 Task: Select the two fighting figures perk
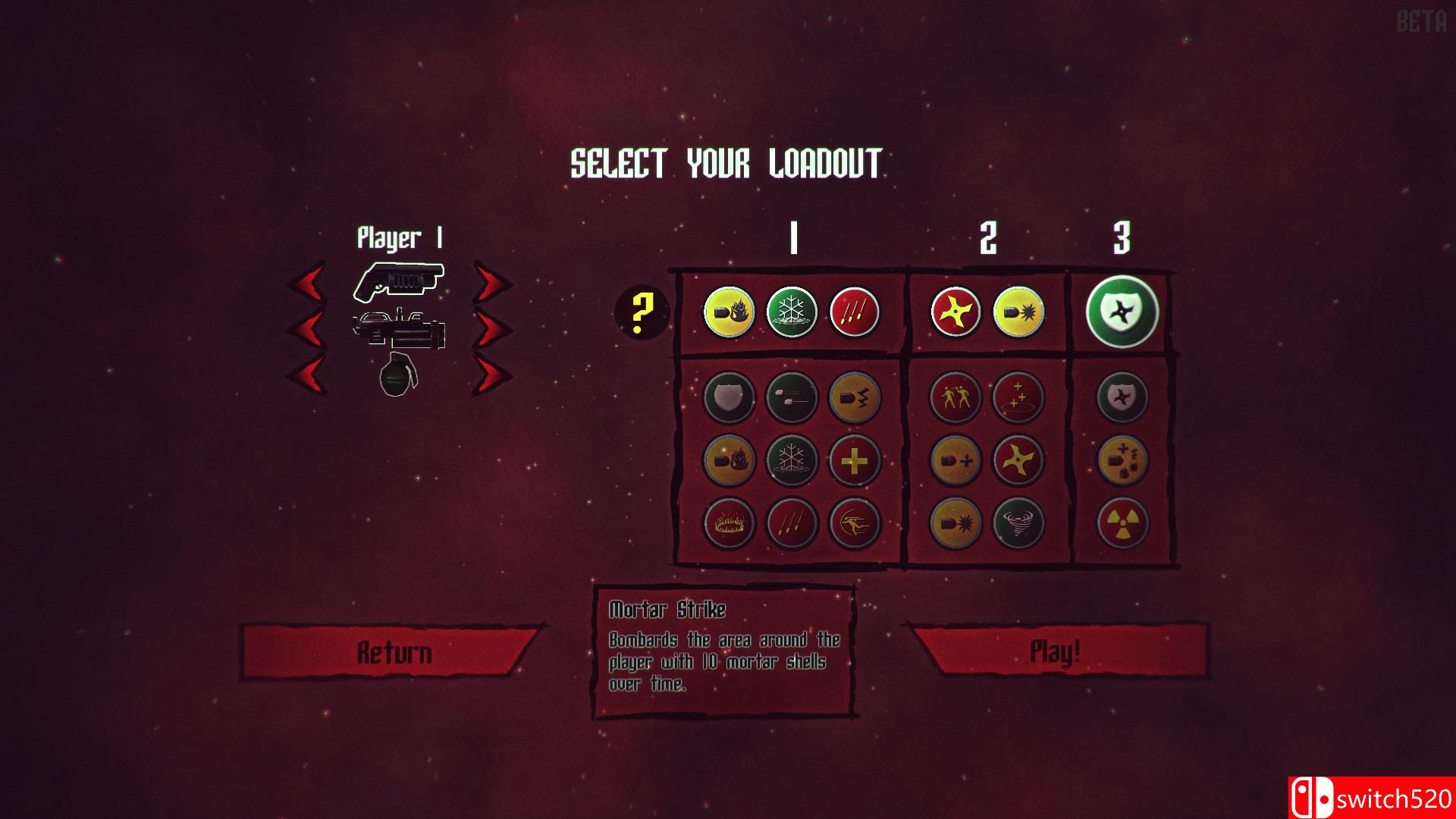point(955,397)
